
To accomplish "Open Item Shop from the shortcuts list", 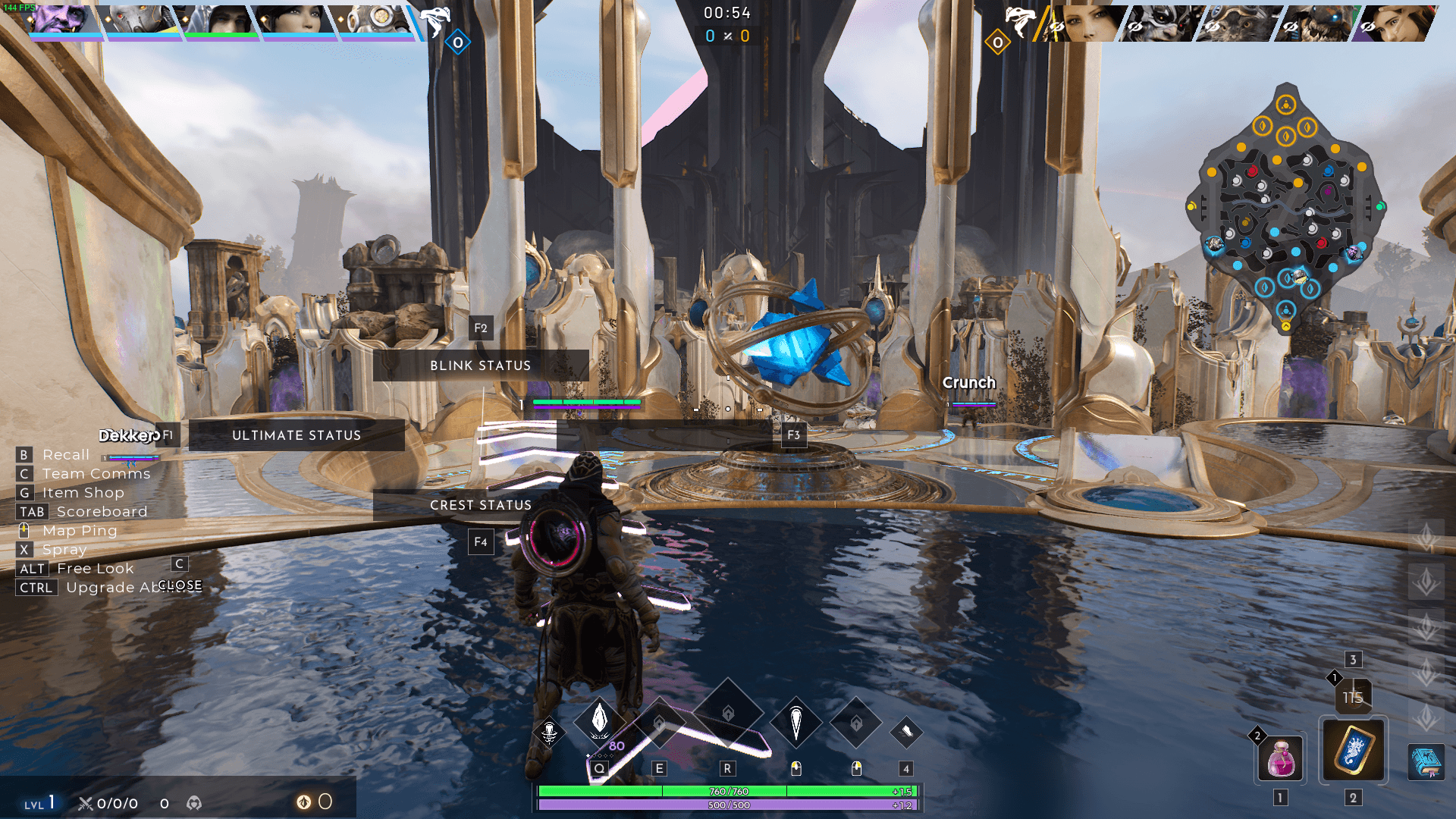I will coord(83,493).
